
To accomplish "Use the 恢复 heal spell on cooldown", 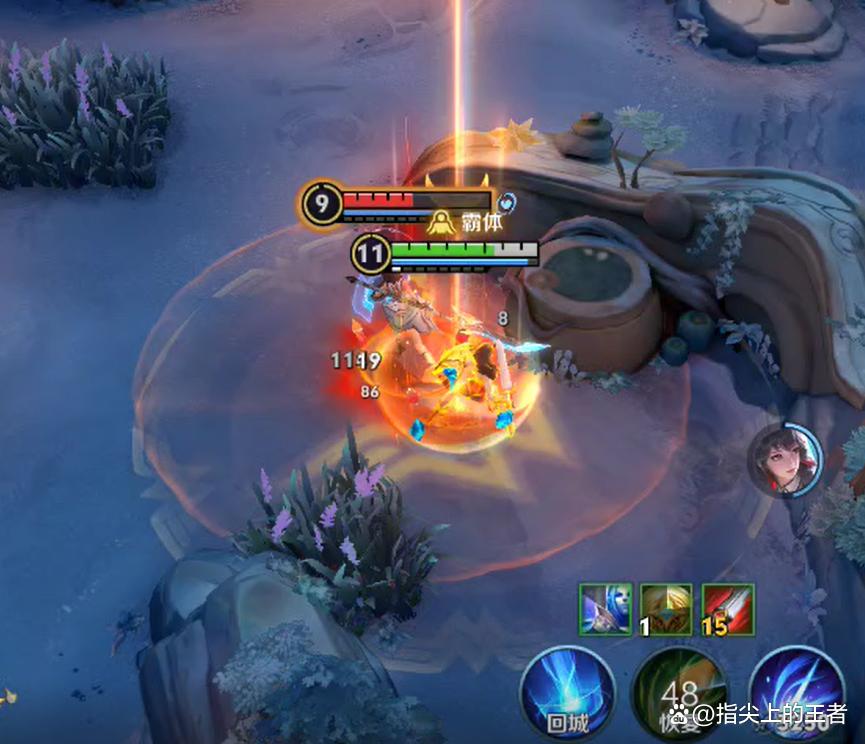I will tap(680, 694).
